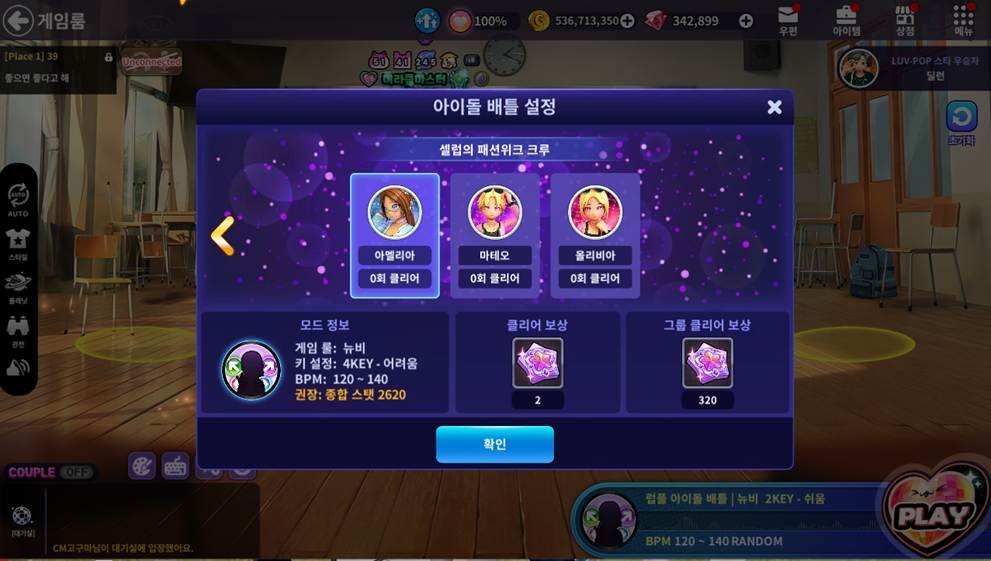Go back from 게임룸 with the arrow

[x=18, y=20]
